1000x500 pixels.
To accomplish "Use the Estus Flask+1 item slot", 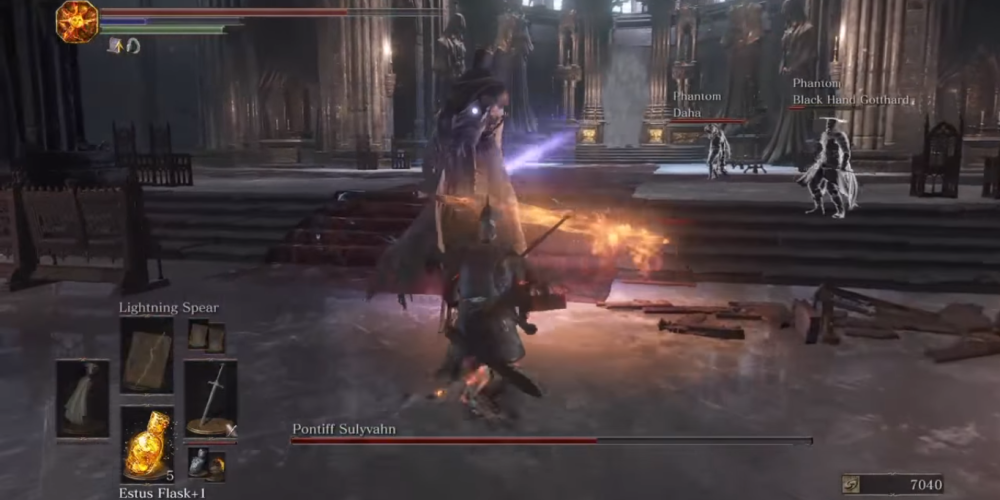I will tap(147, 444).
